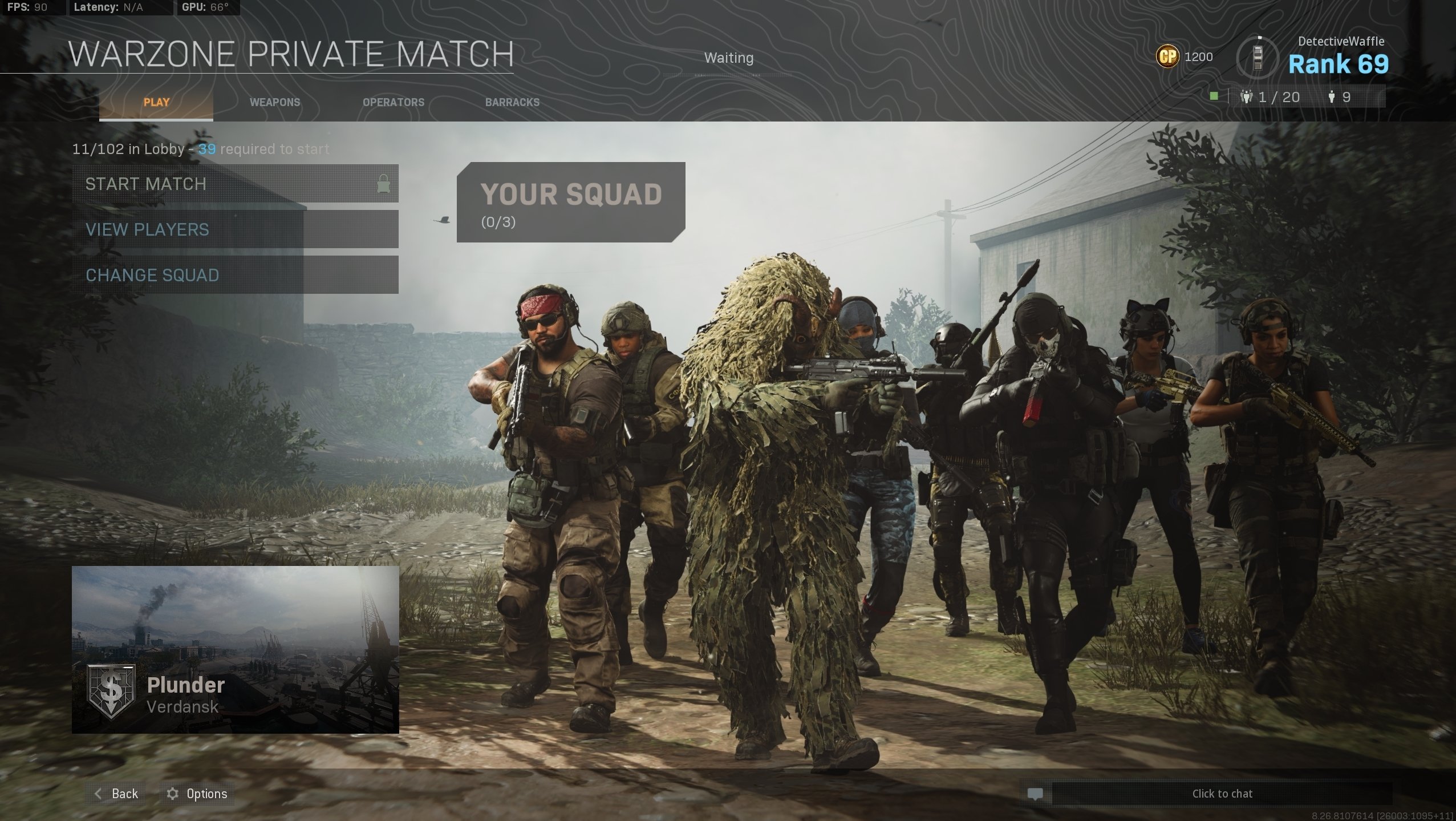Click VIEW PLAYERS
Screen dimensions: 1456x821
(x=147, y=229)
